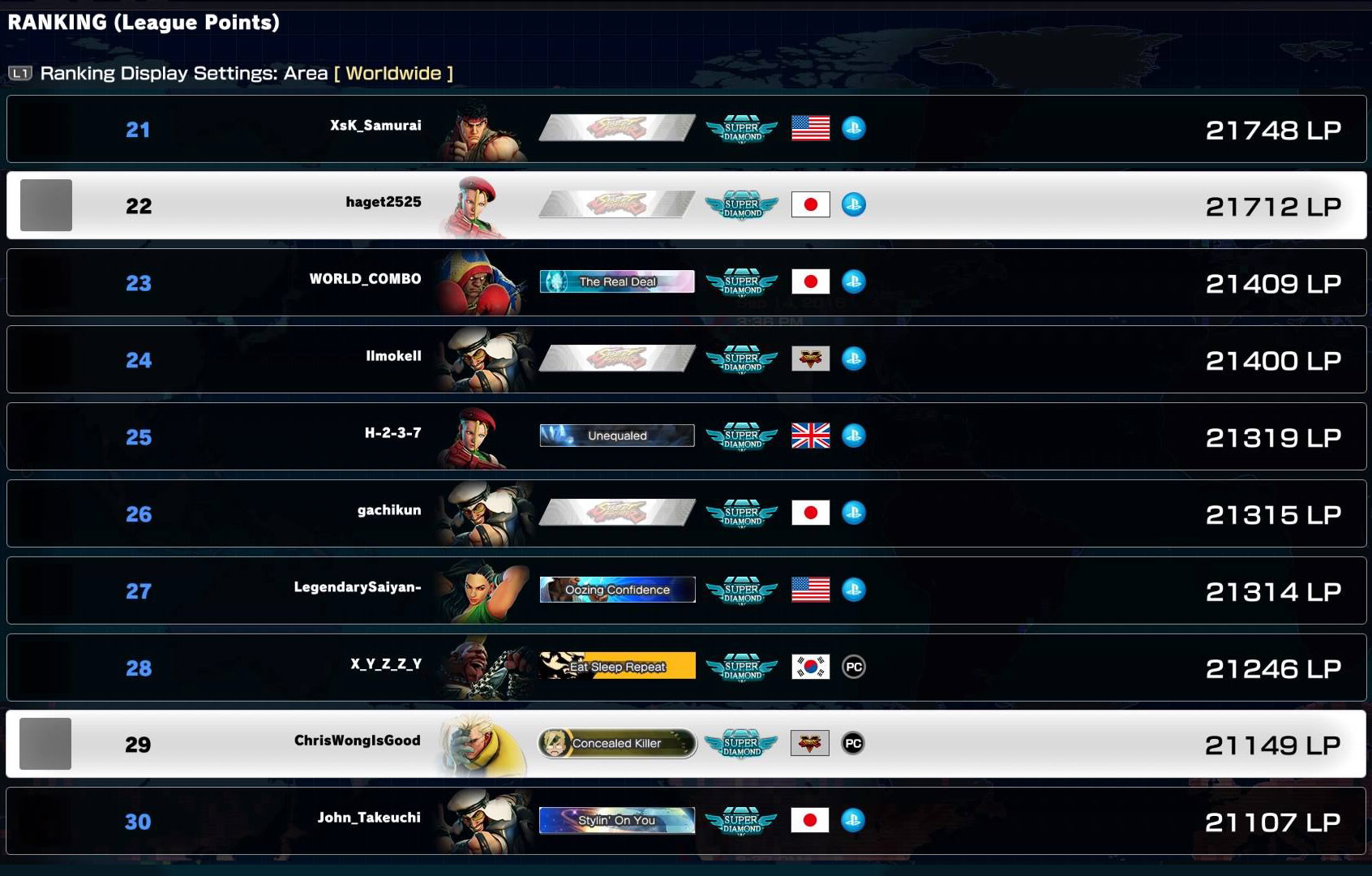Click the UK flag icon next to H-2-3-7

click(810, 436)
